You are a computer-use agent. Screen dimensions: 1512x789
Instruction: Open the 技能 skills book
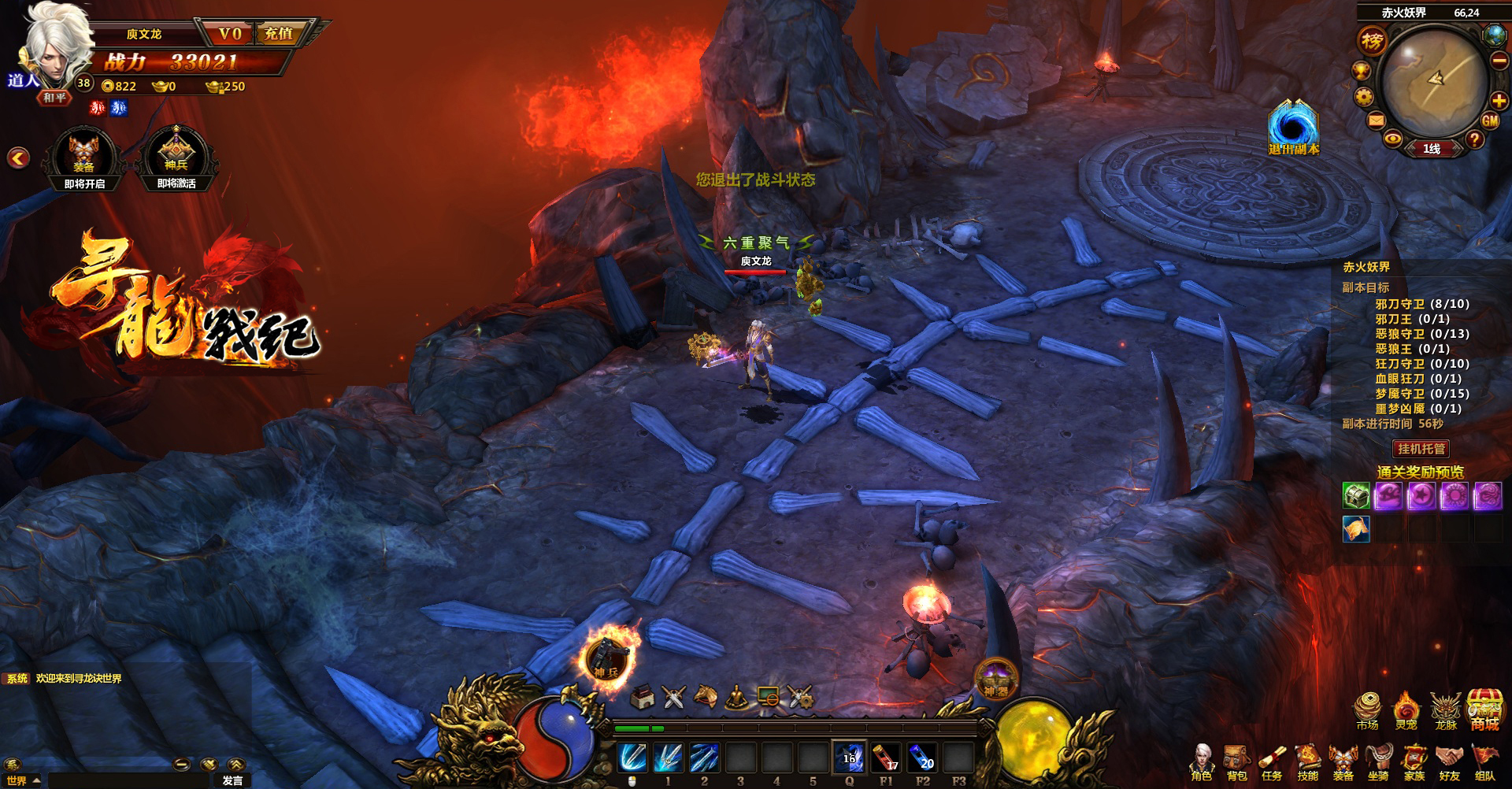pos(1307,763)
